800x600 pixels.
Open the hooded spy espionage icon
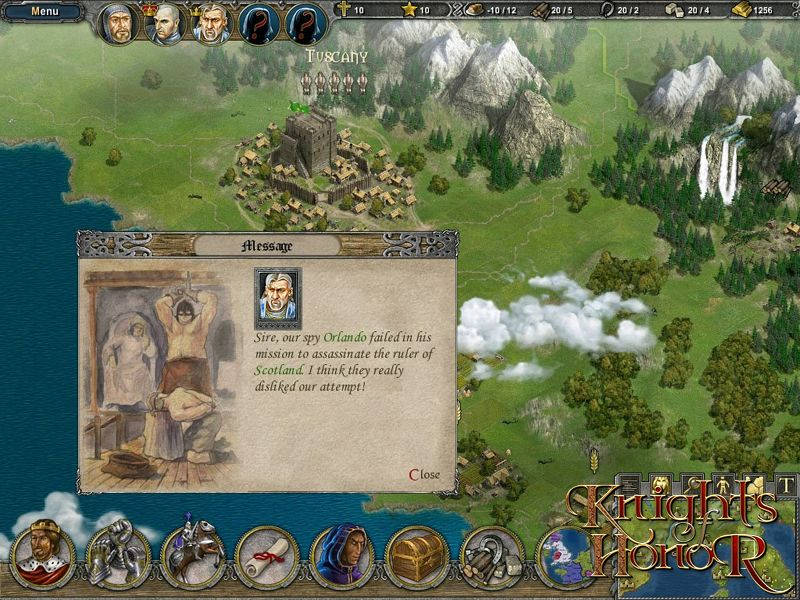point(342,553)
